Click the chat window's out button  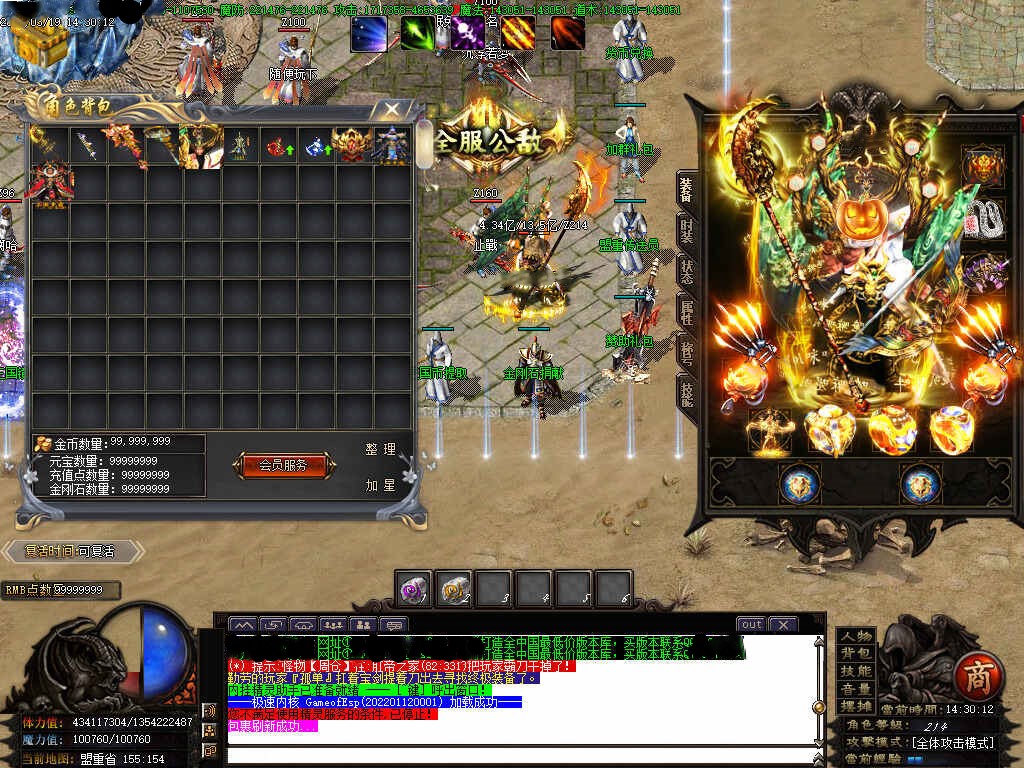pyautogui.click(x=751, y=624)
